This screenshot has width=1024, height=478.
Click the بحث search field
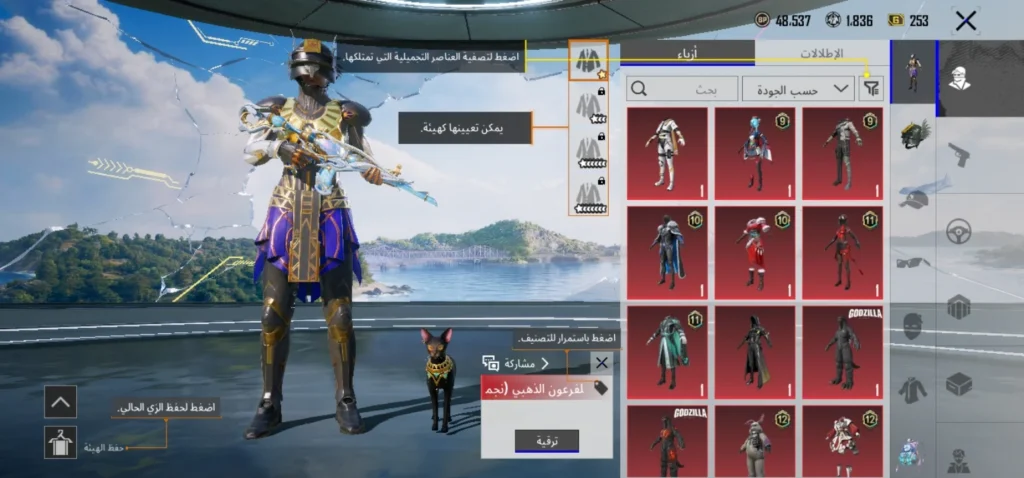(683, 88)
